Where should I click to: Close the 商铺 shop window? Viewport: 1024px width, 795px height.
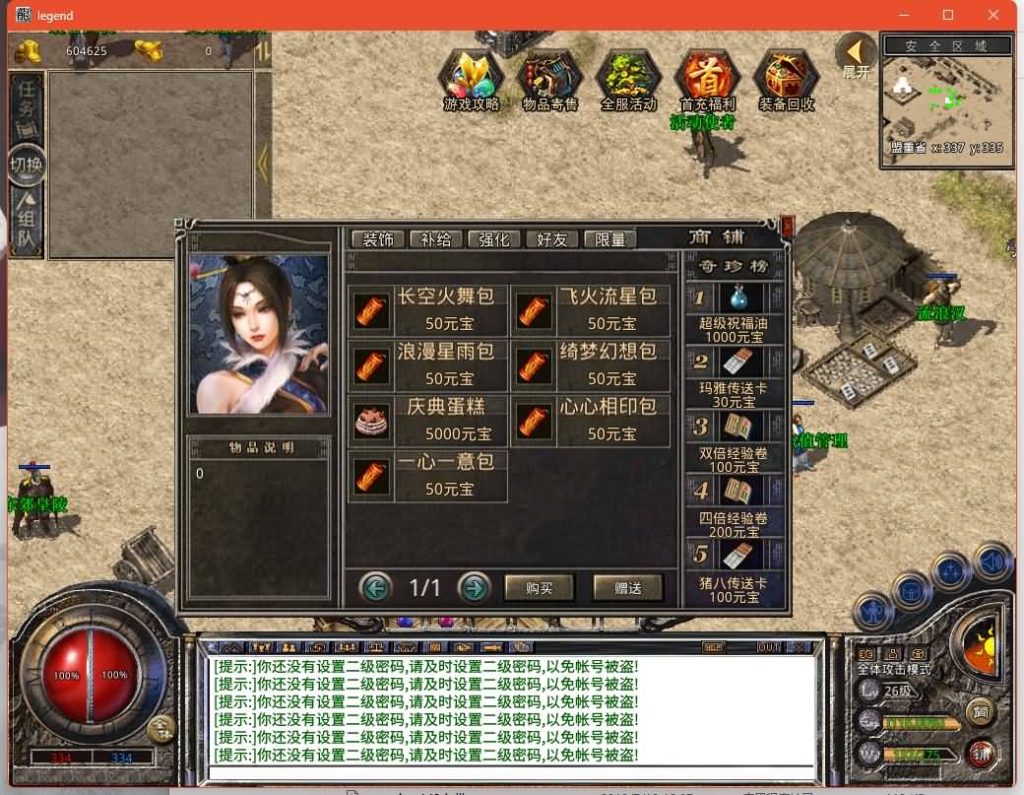[787, 227]
